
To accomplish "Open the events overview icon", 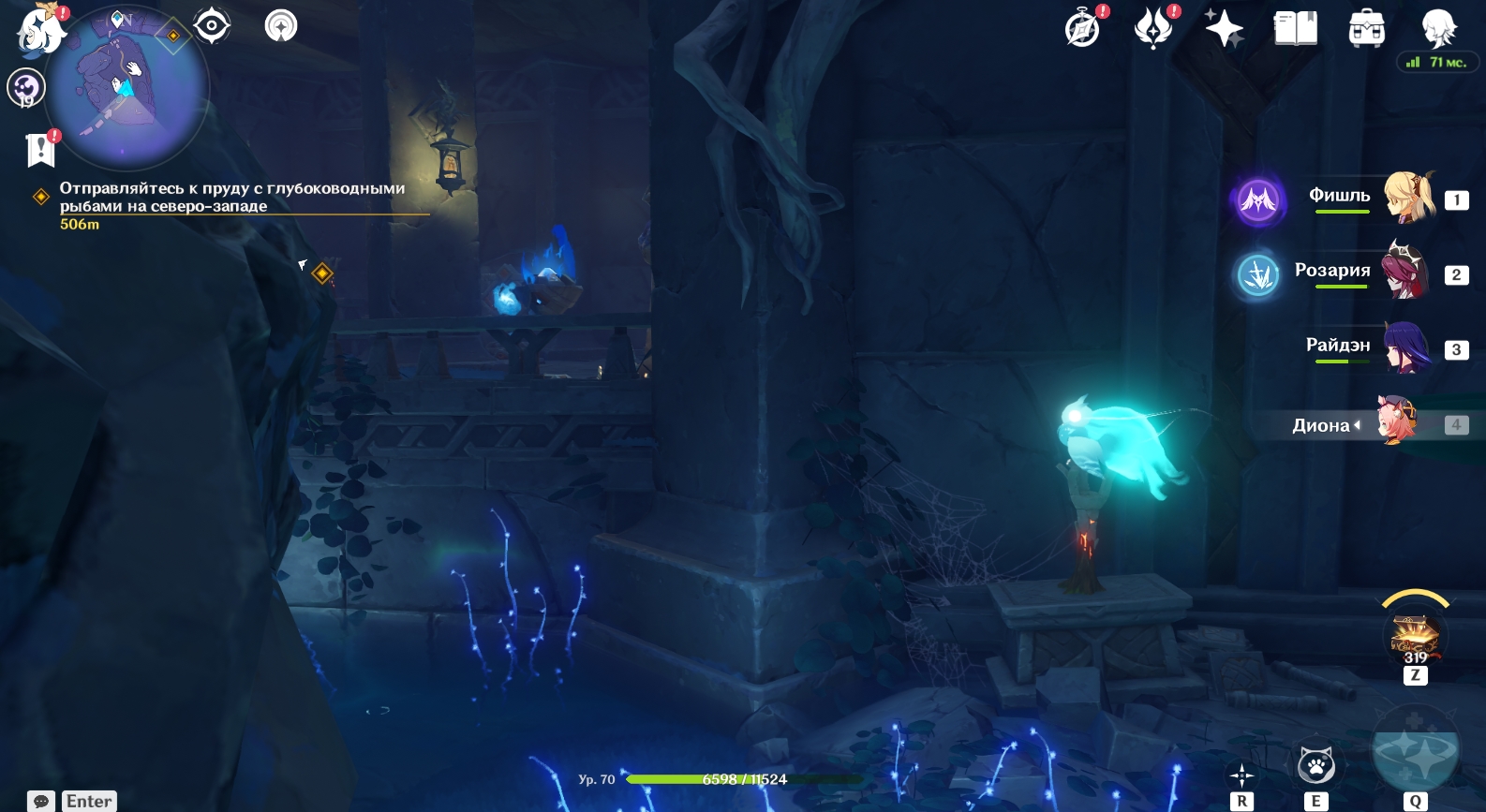I will click(x=1153, y=28).
